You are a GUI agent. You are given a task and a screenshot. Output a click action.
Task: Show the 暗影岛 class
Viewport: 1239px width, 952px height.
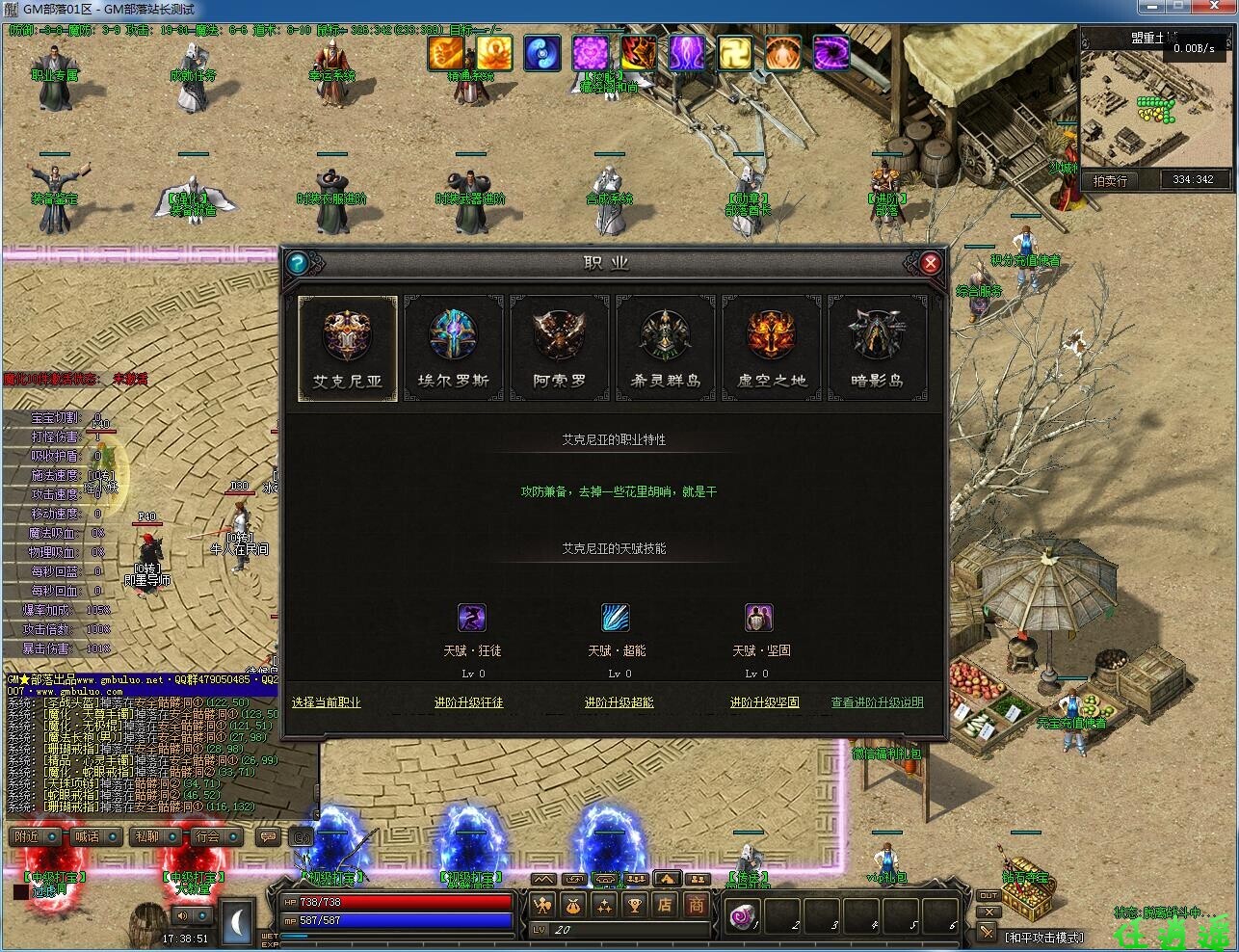point(878,348)
